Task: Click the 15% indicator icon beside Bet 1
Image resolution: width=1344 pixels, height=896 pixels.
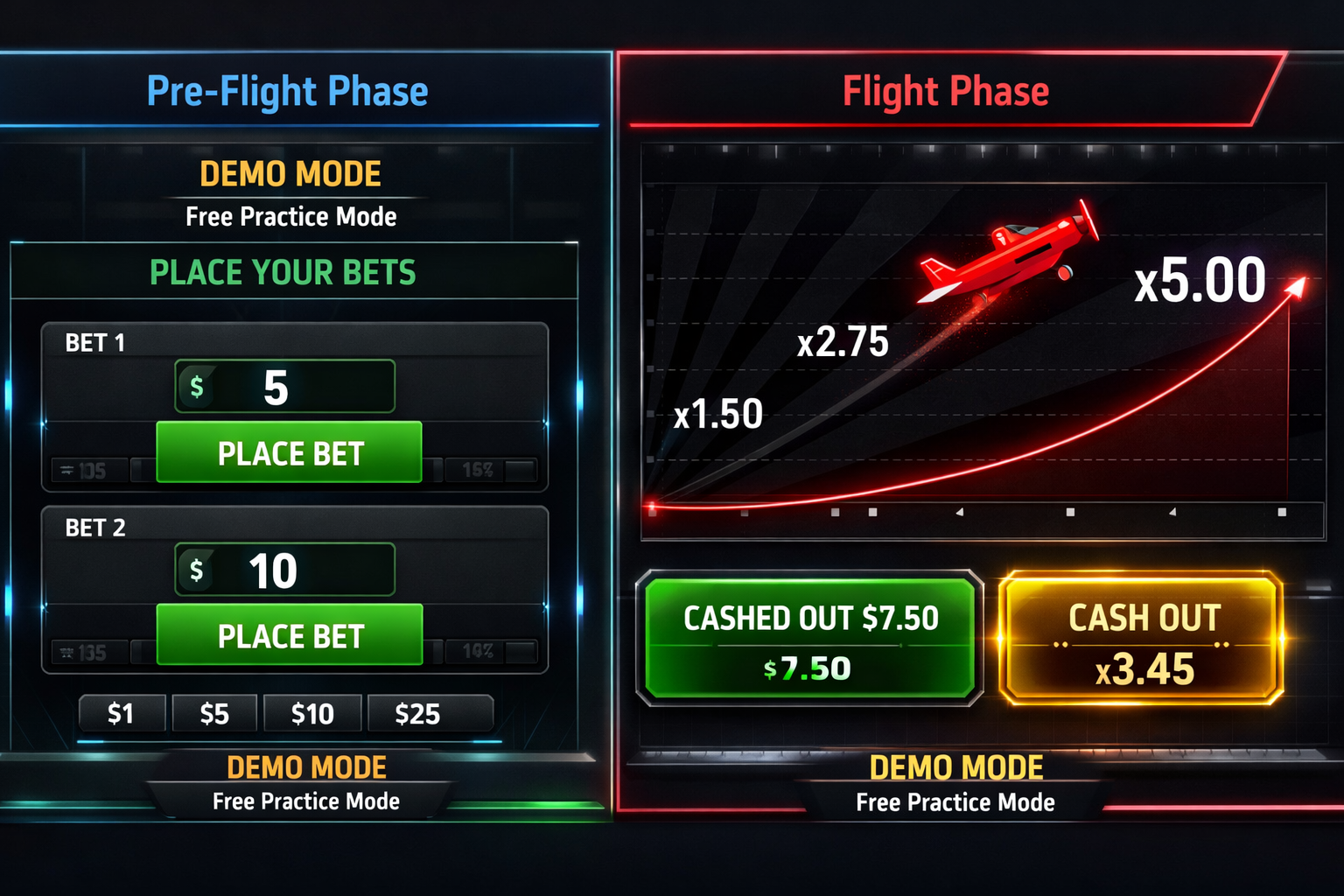Action: point(477,471)
